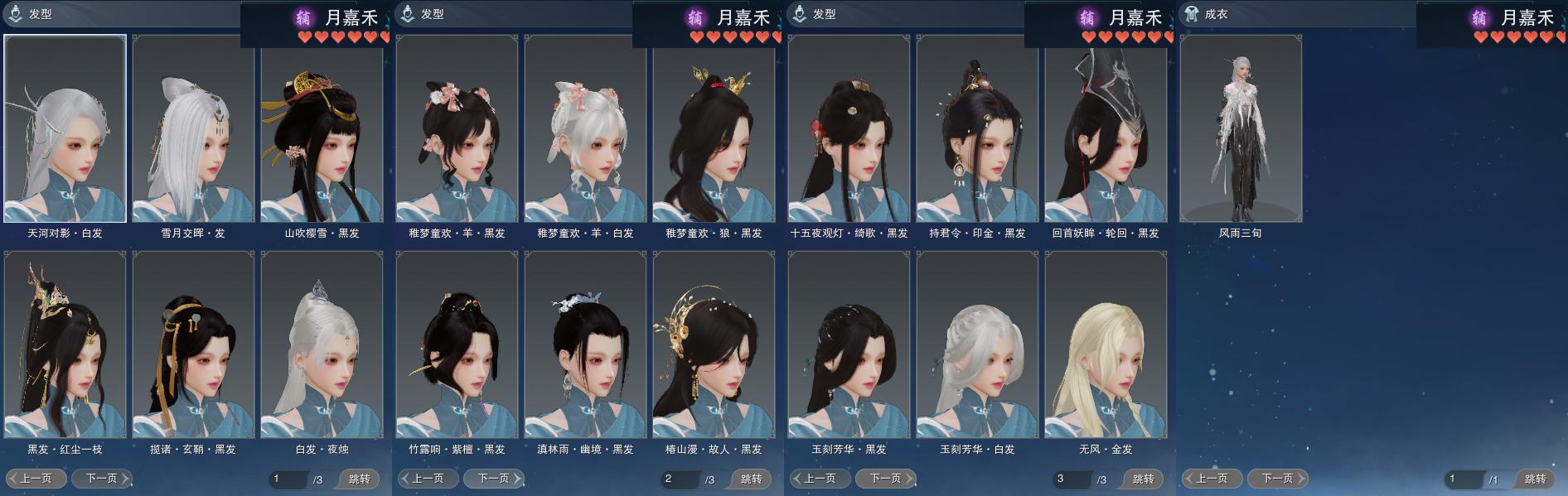The image size is (1568, 496).
Task: Click the 白发·夜烛 hairstyle tile
Action: click(x=322, y=344)
